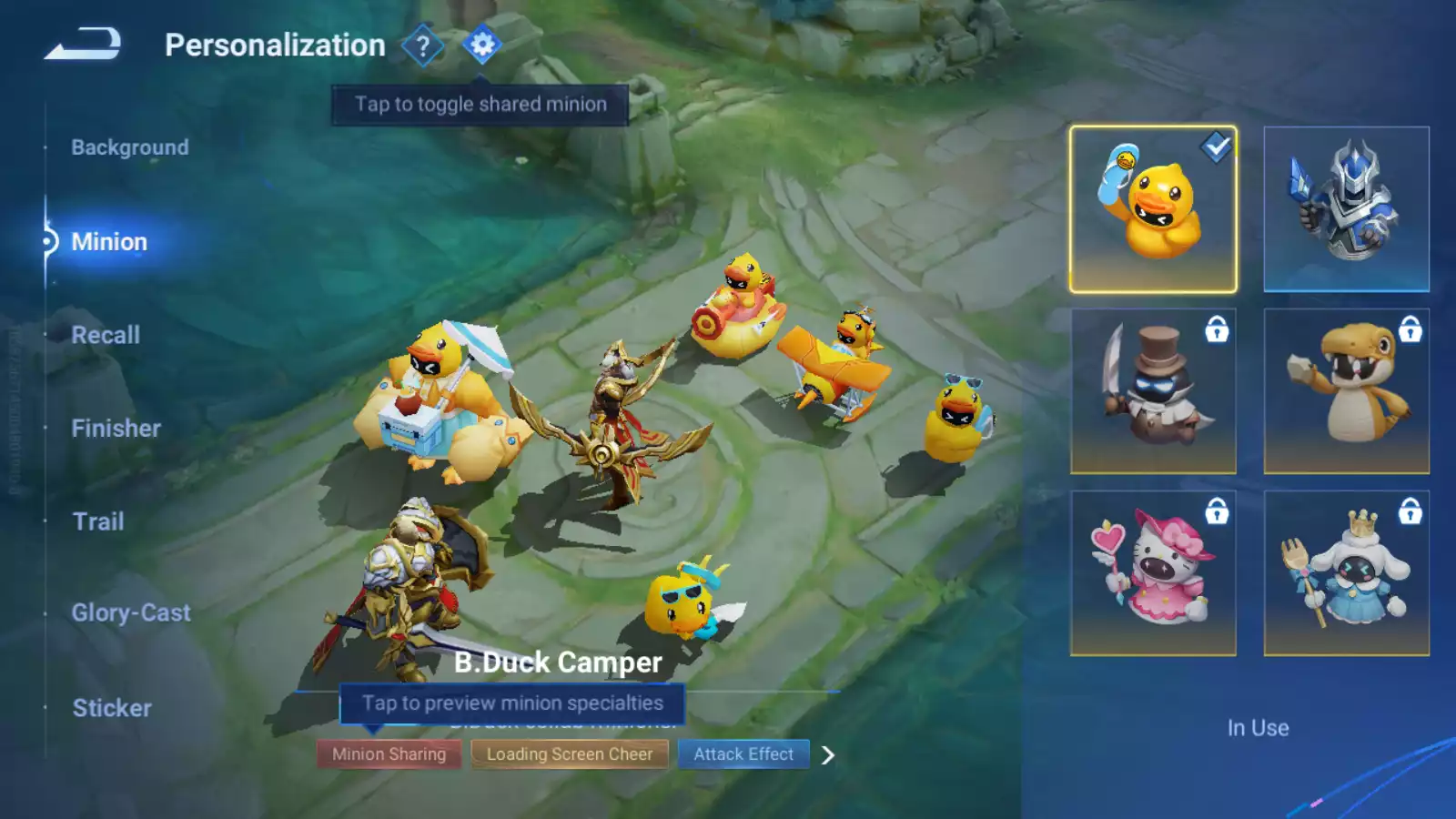The image size is (1456, 819).
Task: Open the Glory-Cast tab
Action: pyautogui.click(x=131, y=613)
